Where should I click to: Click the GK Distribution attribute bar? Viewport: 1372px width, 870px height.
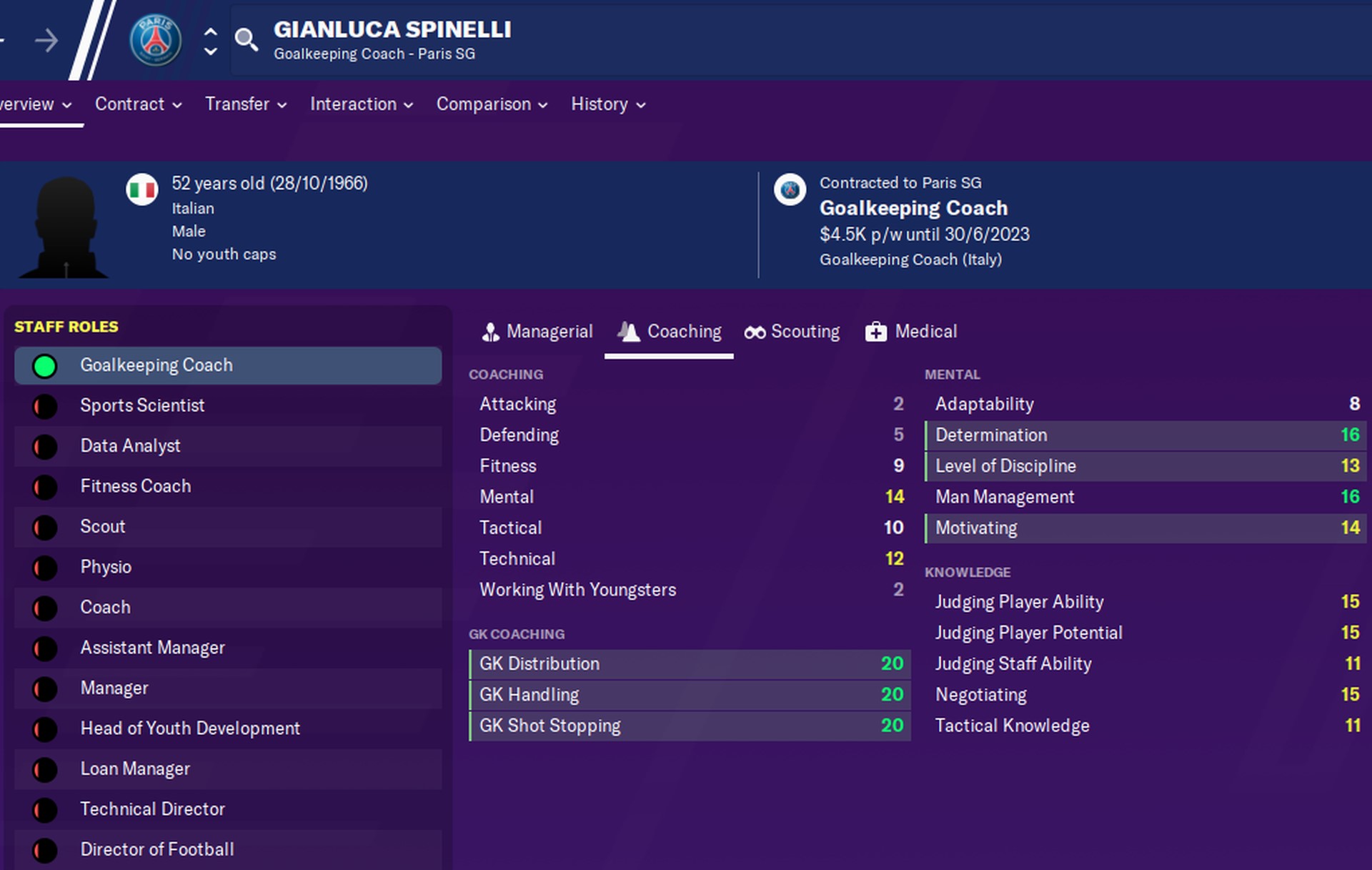[x=690, y=663]
